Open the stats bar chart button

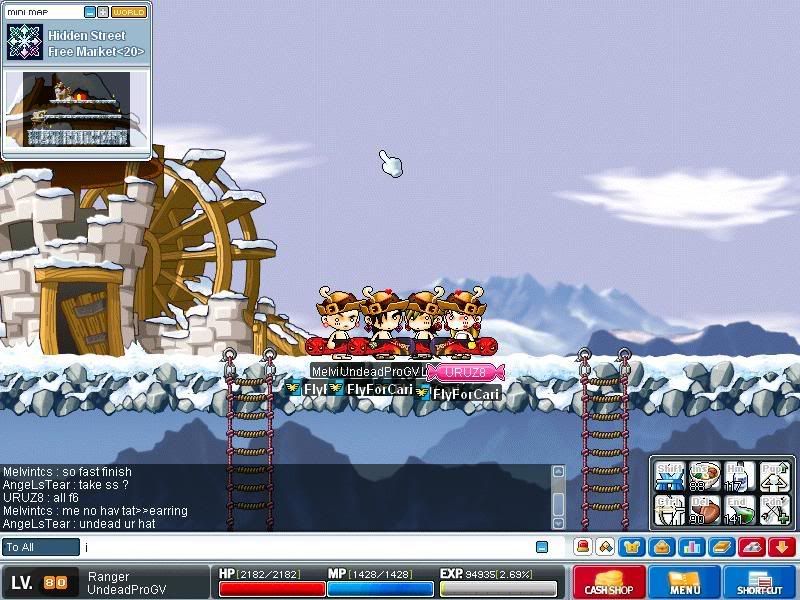[689, 547]
